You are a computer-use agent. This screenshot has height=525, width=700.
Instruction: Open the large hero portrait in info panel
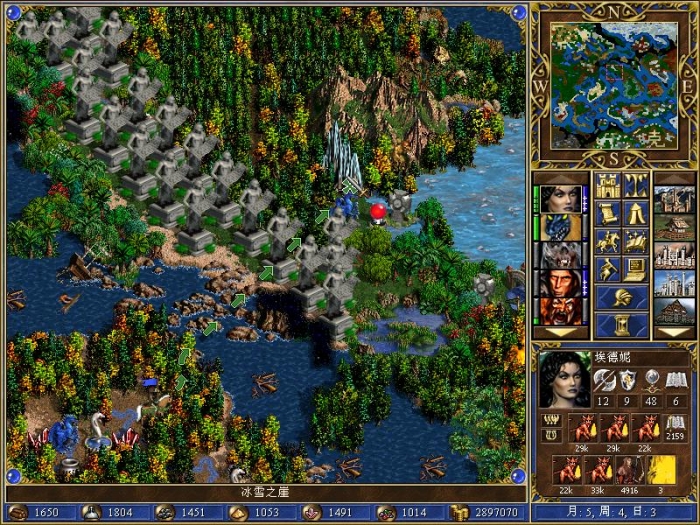[x=565, y=378]
